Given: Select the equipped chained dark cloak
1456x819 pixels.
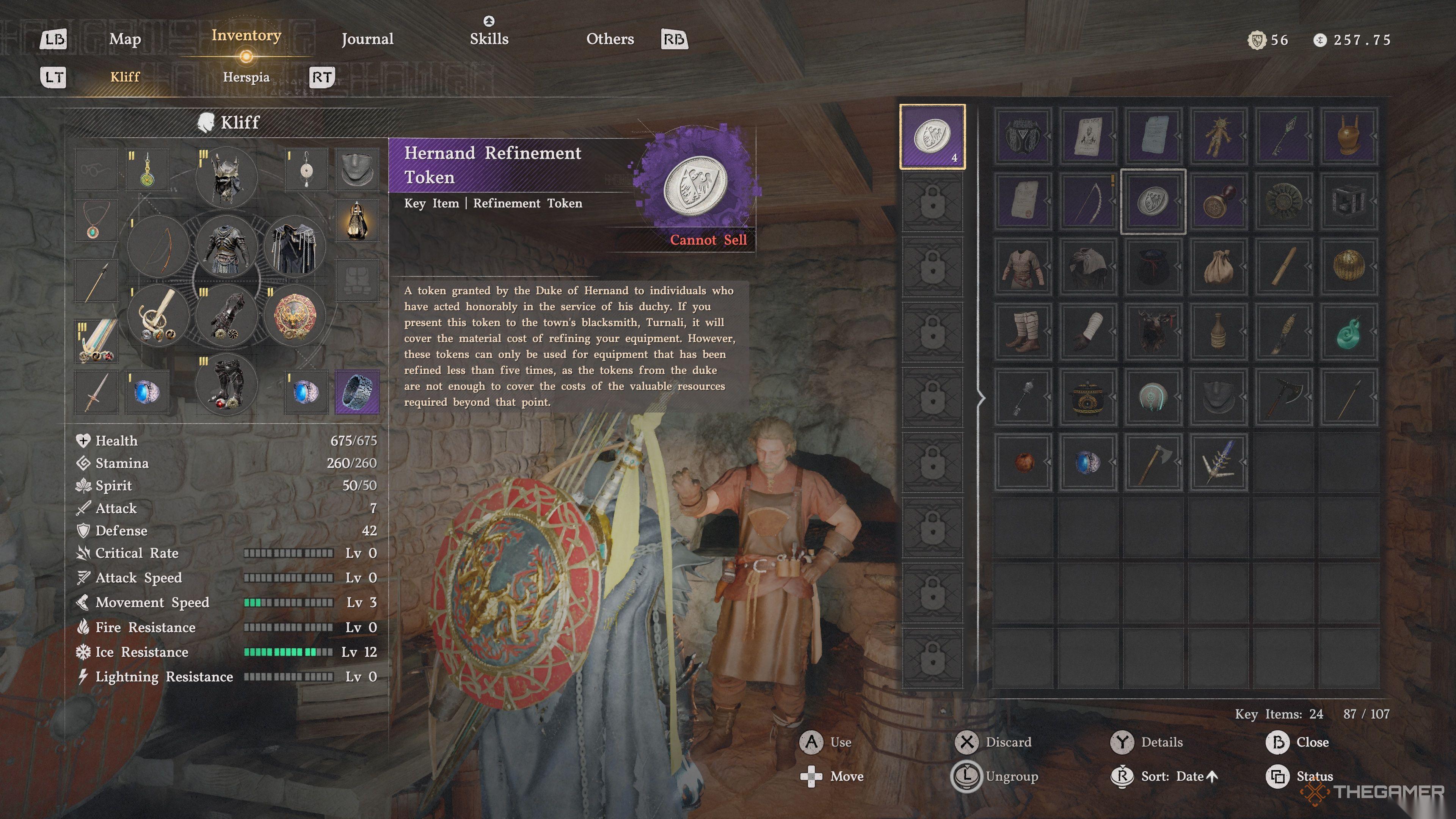Looking at the screenshot, I should [x=294, y=247].
